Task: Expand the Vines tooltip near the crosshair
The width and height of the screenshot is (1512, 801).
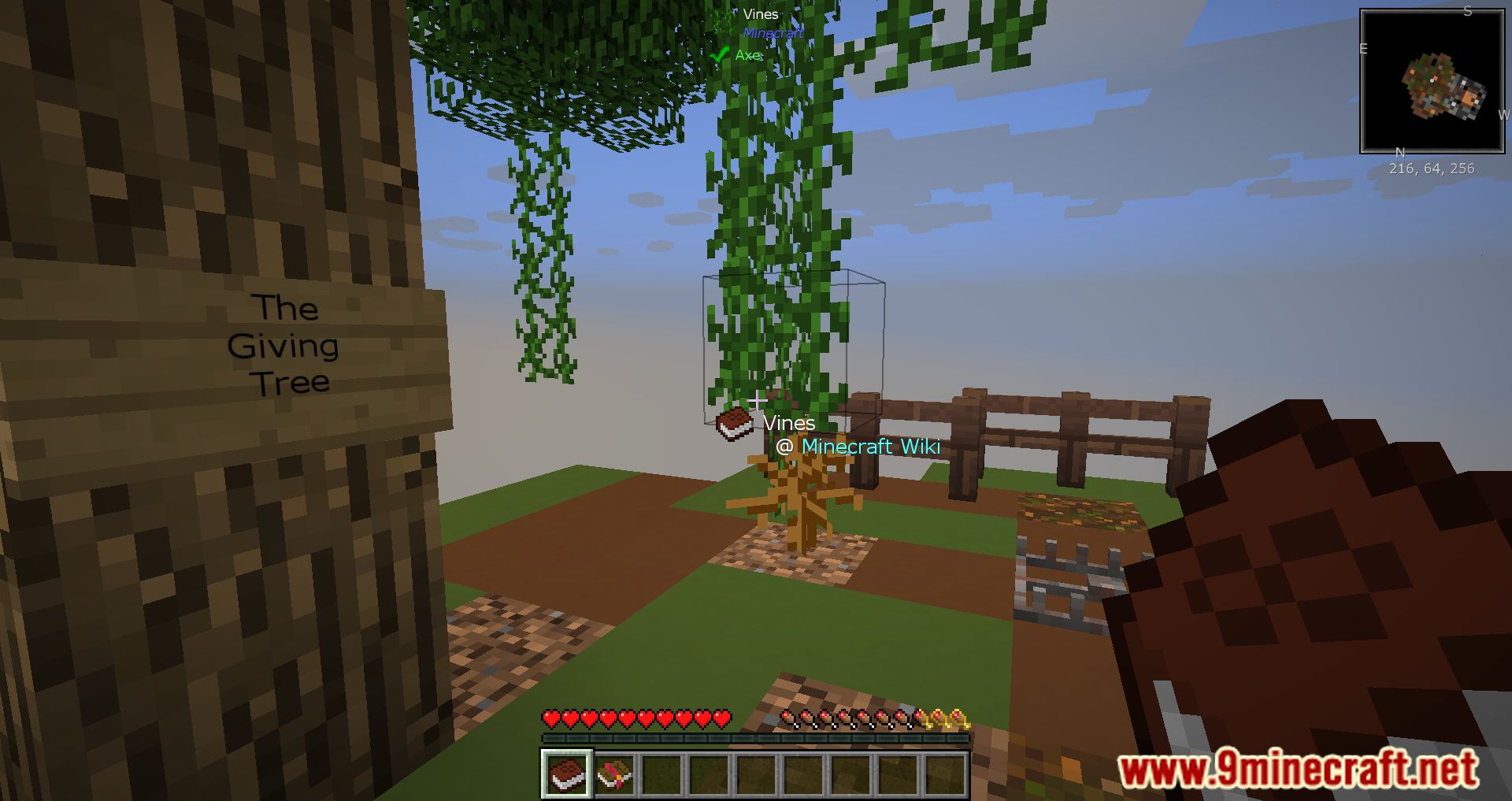Action: tap(788, 423)
